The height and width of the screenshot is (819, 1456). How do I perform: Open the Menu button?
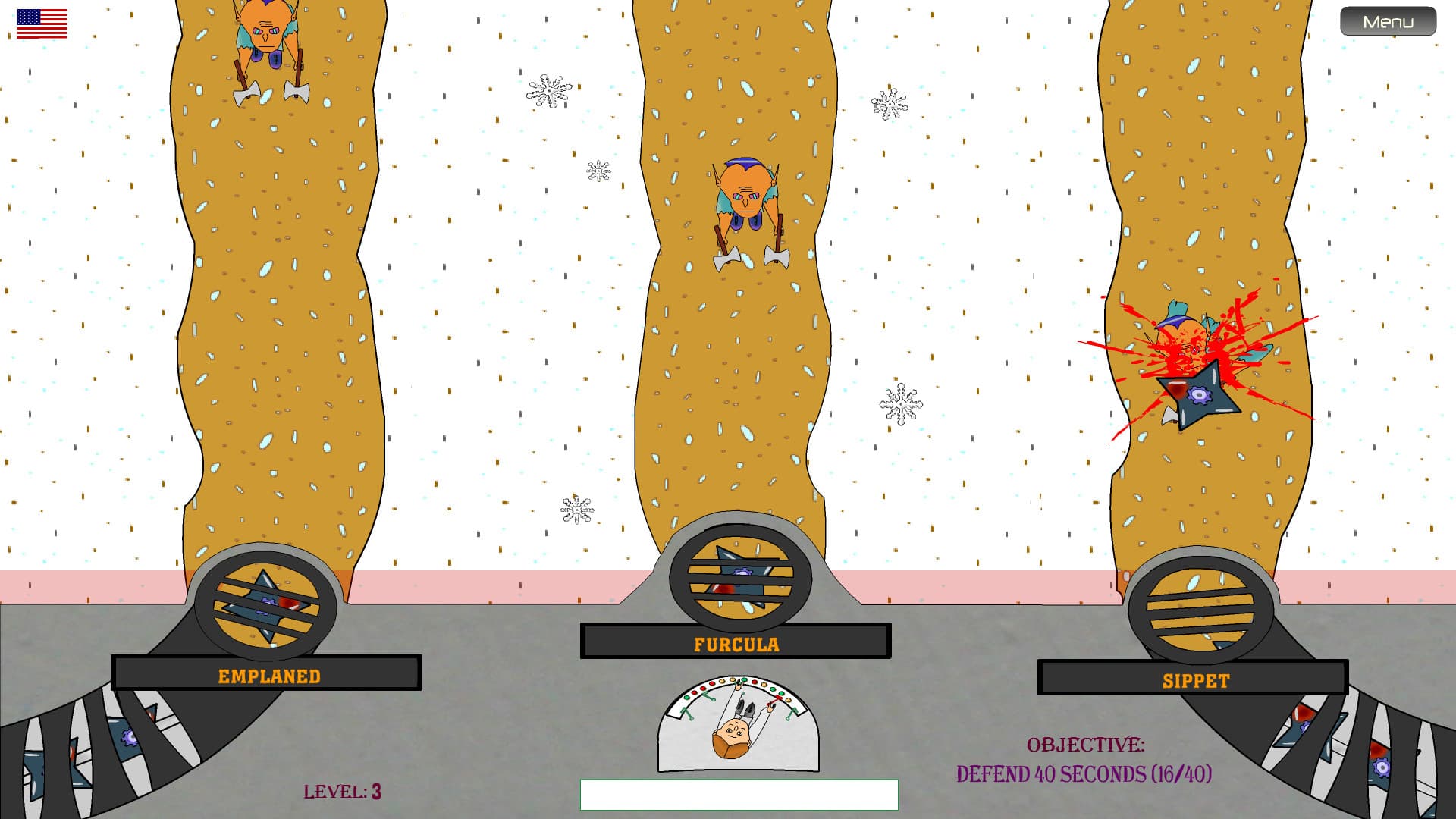pyautogui.click(x=1388, y=21)
